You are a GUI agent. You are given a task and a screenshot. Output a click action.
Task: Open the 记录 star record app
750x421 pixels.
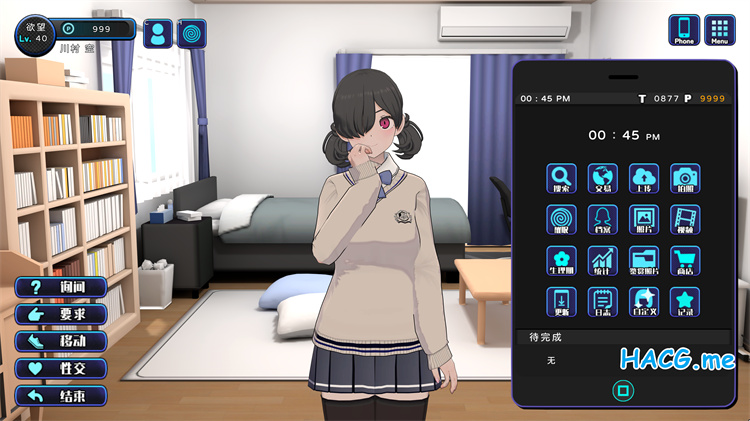[x=685, y=302]
